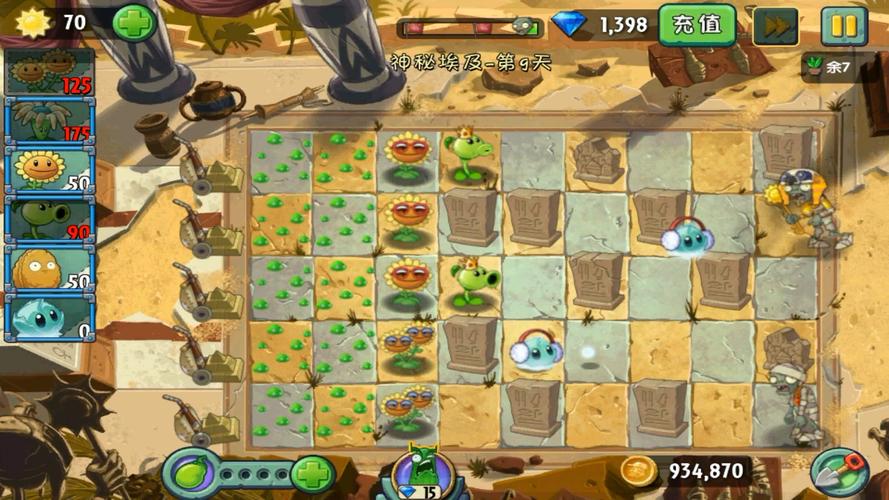
Task: Pick up the shovel tool
Action: point(836,472)
